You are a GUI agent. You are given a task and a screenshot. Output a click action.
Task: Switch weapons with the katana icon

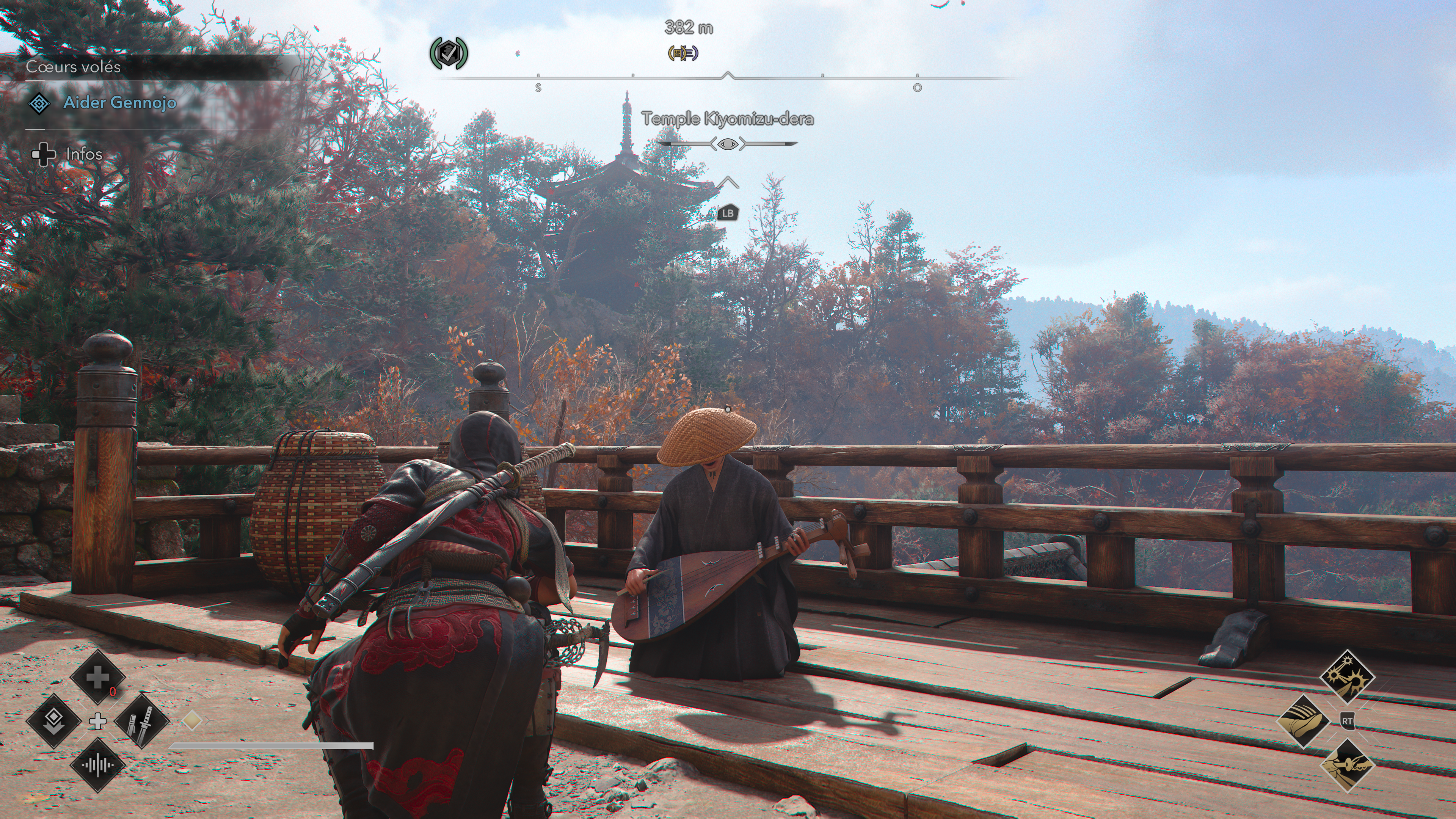pos(142,721)
